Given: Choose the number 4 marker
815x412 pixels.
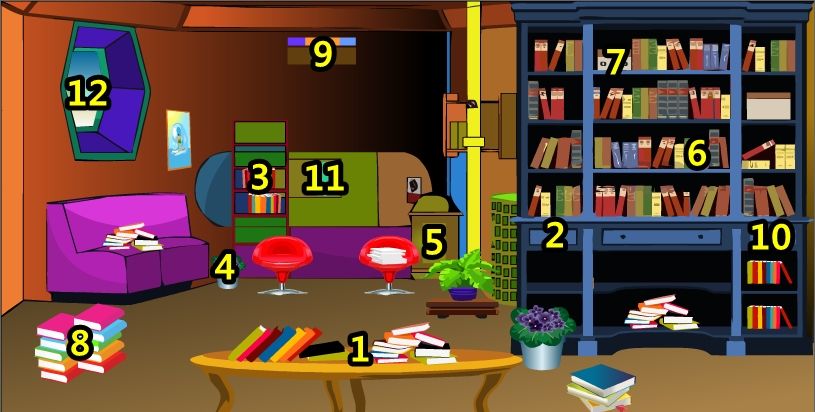Looking at the screenshot, I should [x=227, y=268].
